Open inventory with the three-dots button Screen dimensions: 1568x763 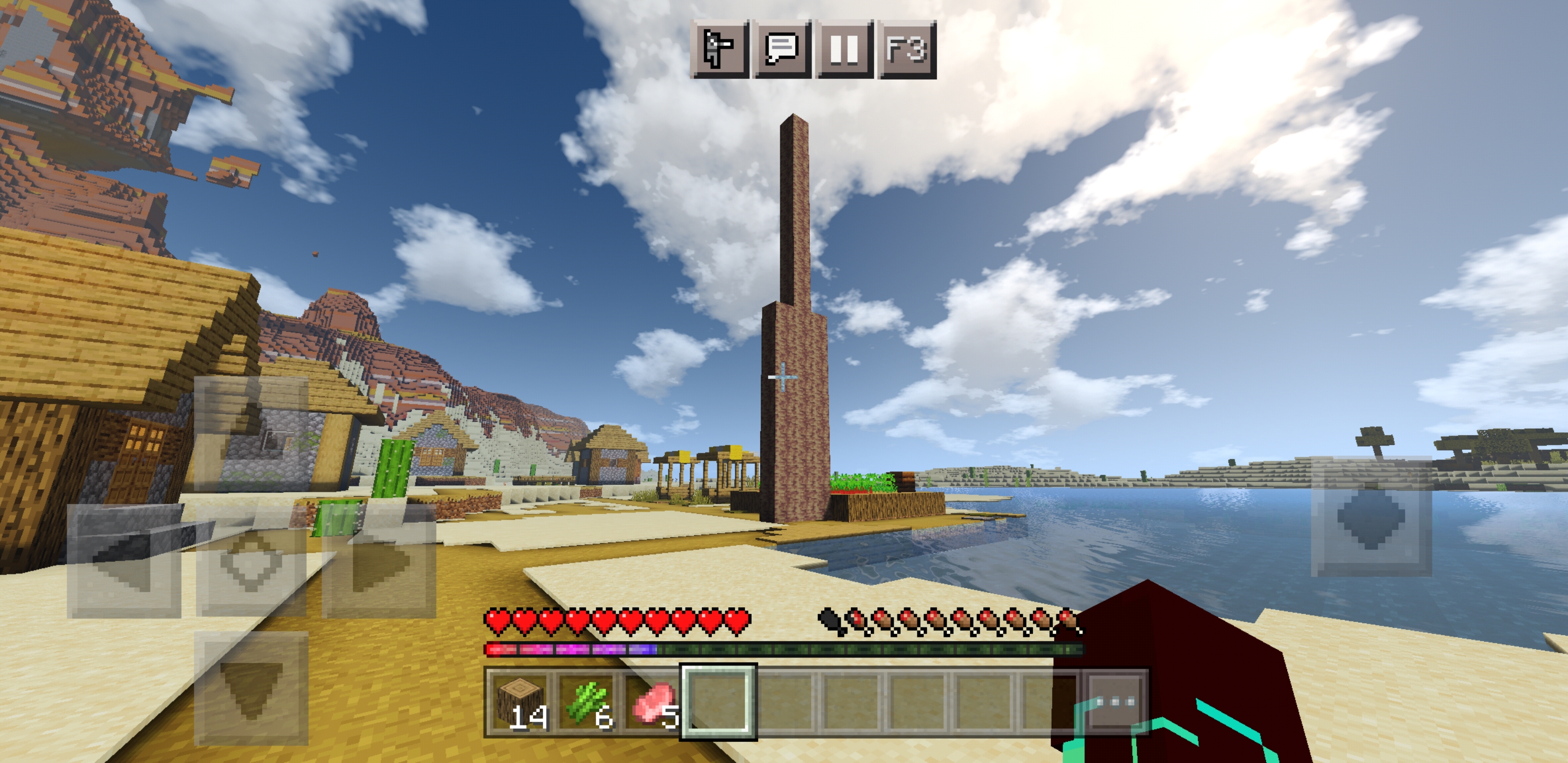click(x=1115, y=702)
